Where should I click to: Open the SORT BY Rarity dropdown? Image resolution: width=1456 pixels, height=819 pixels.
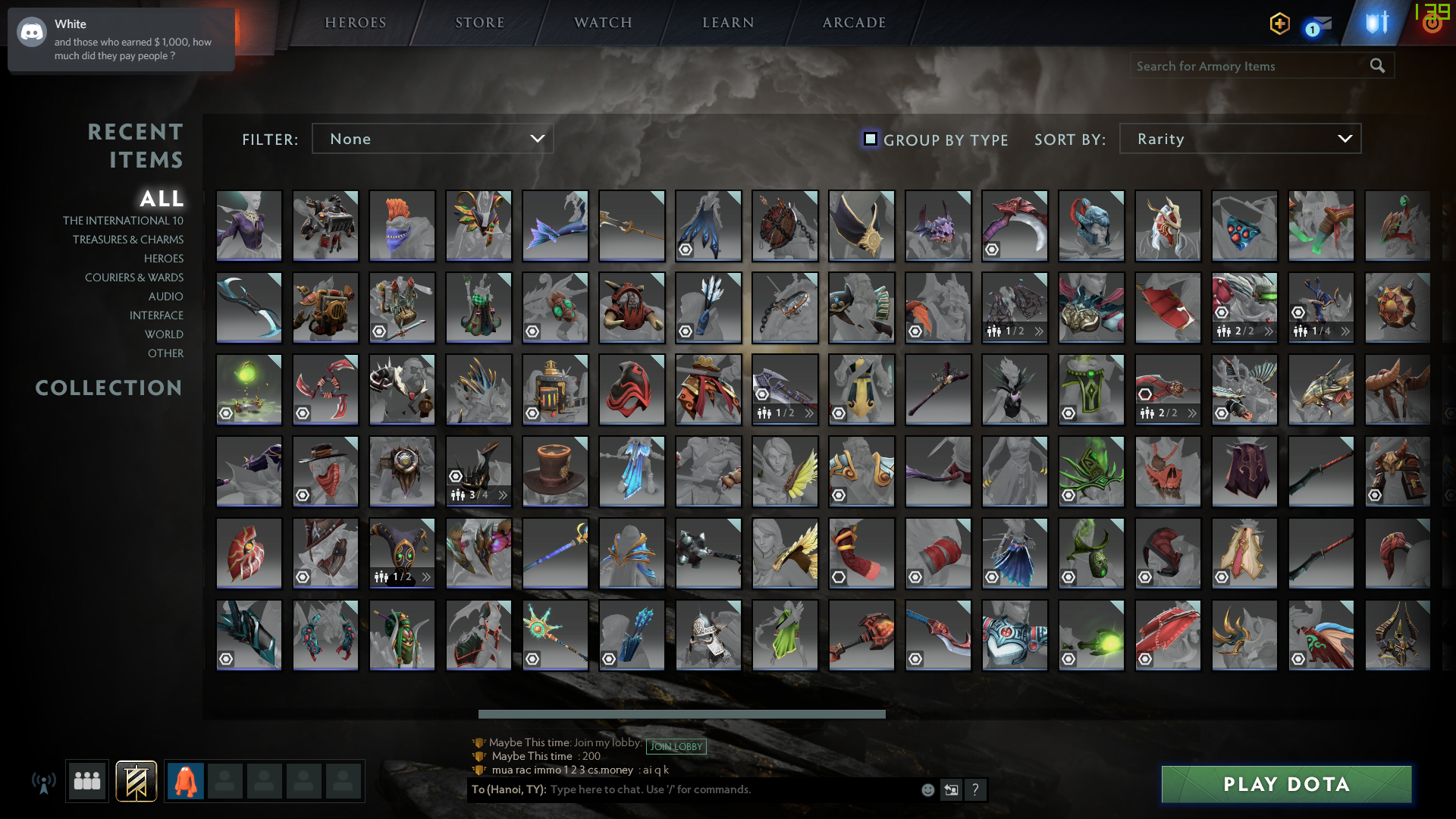[1239, 139]
